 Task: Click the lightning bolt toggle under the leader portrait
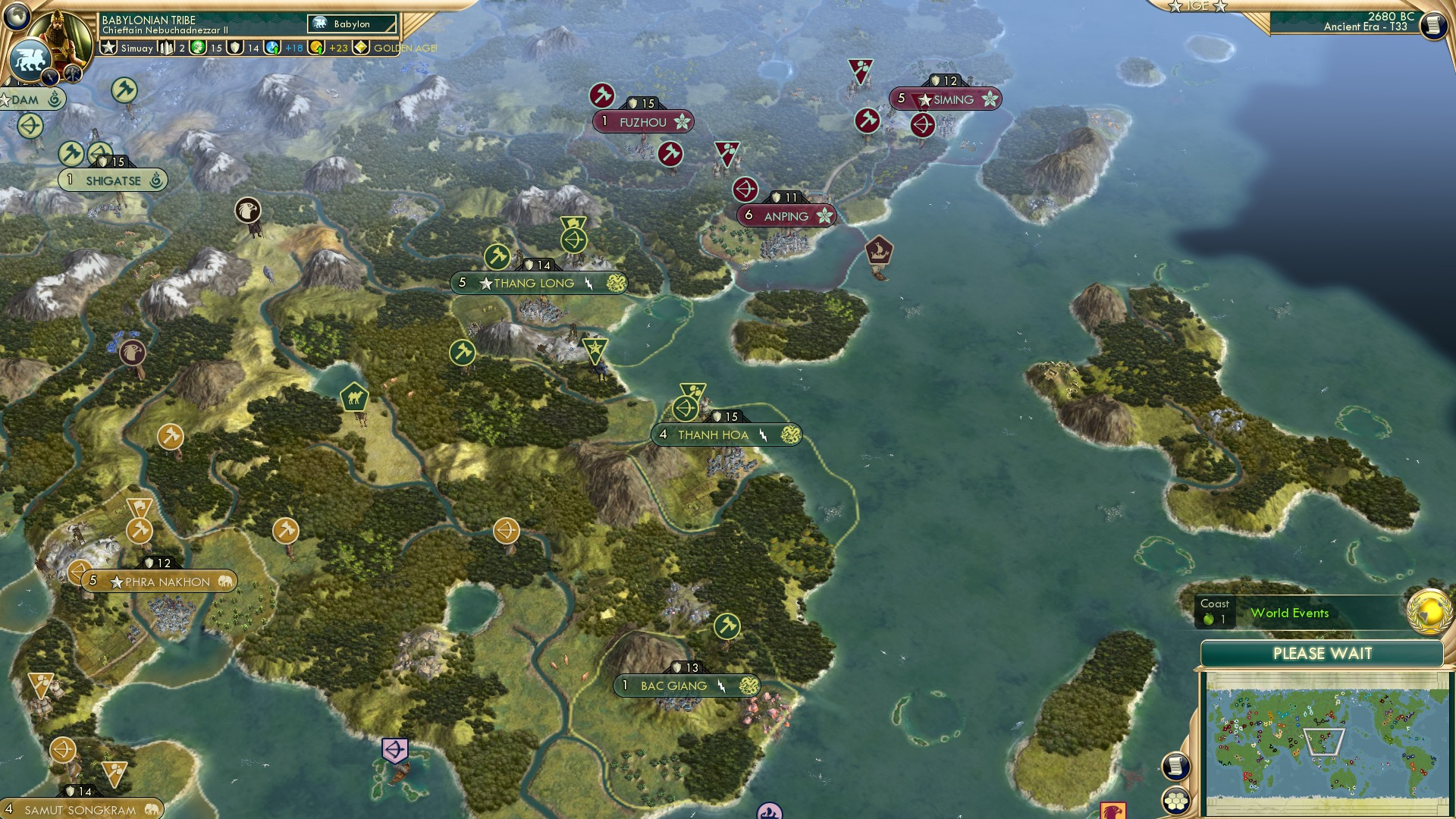49,77
